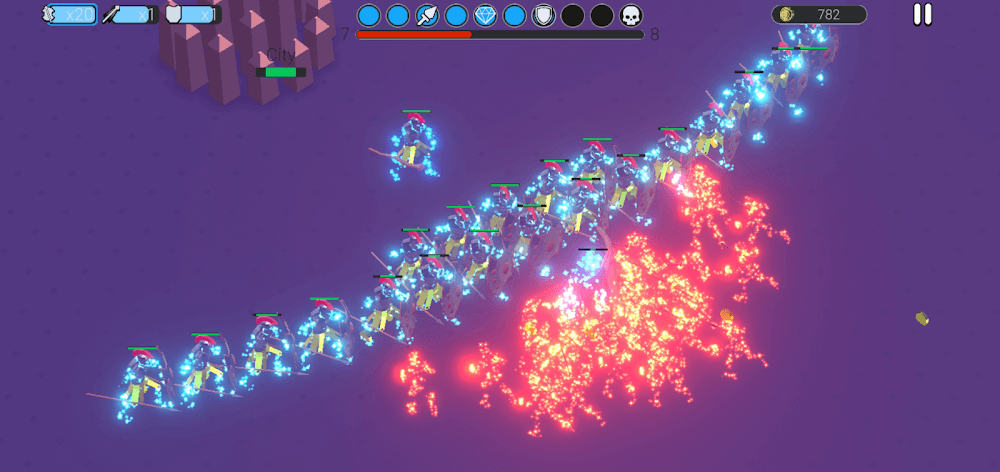Click the spear wave icon
Image resolution: width=1000 pixels, height=472 pixels.
pos(427,15)
